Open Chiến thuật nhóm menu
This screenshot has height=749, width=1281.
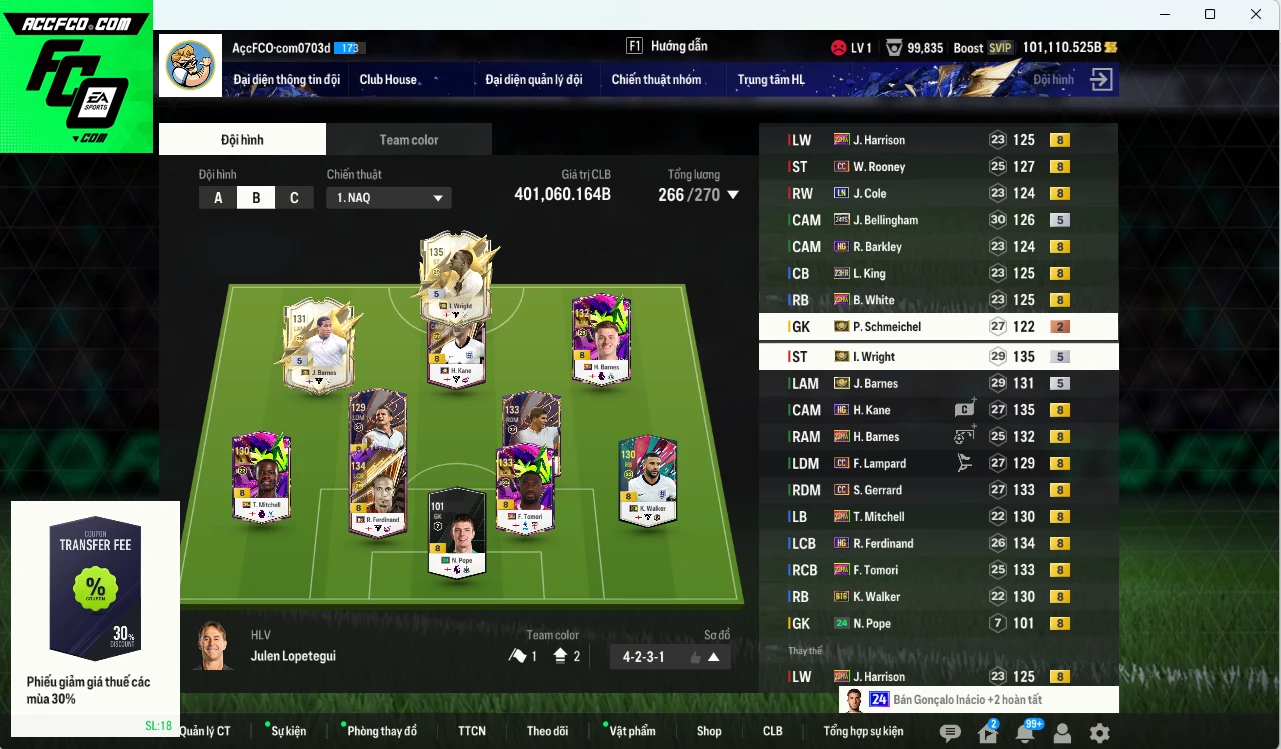click(656, 80)
